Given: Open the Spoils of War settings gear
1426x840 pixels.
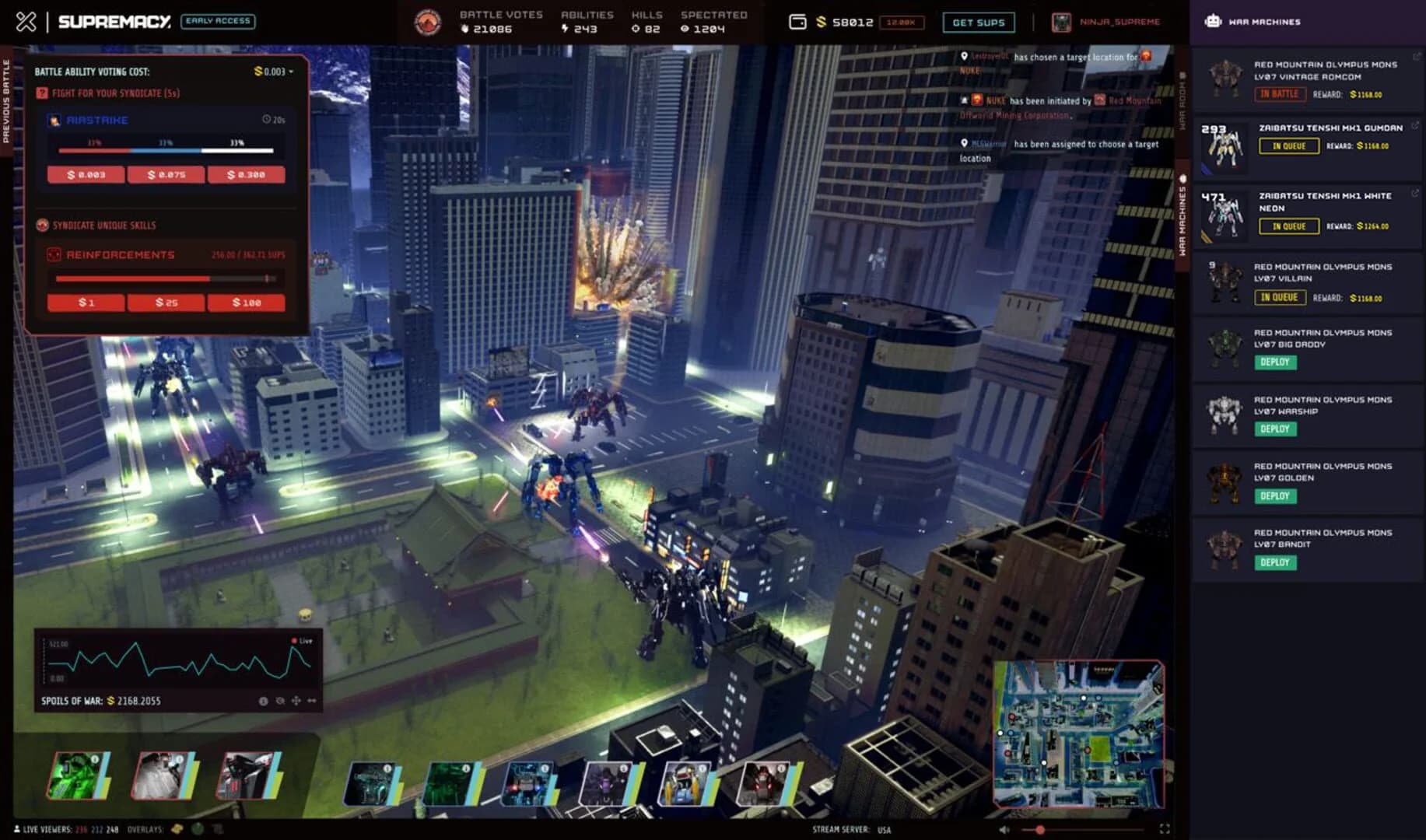Looking at the screenshot, I should [x=280, y=701].
